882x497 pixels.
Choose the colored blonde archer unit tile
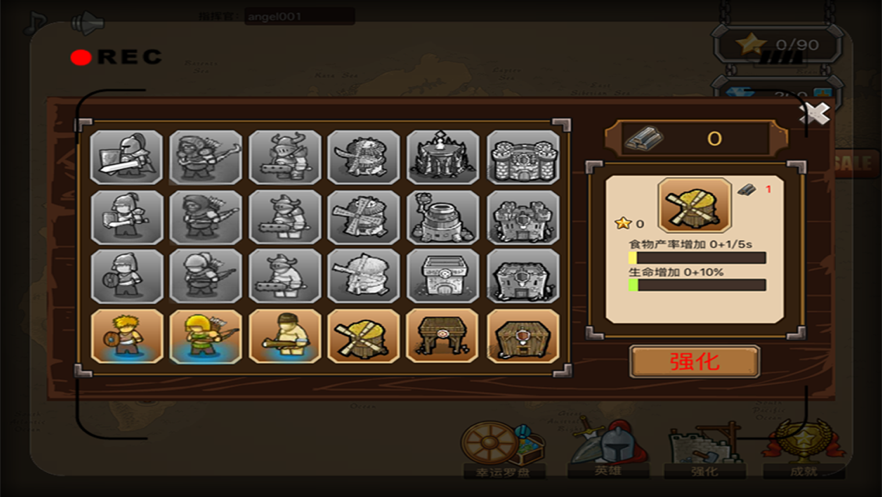point(206,336)
